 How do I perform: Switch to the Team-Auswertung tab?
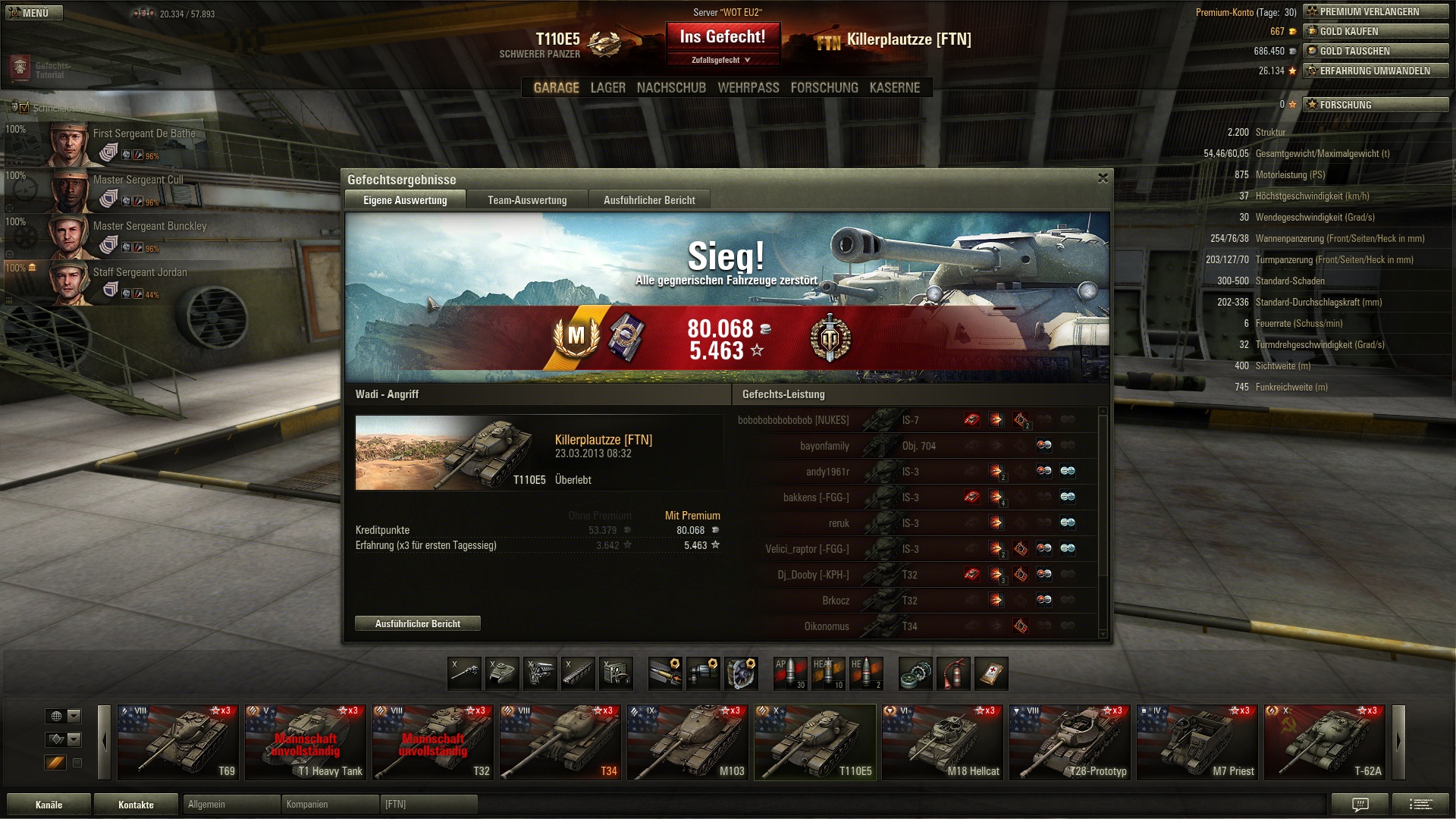point(527,200)
